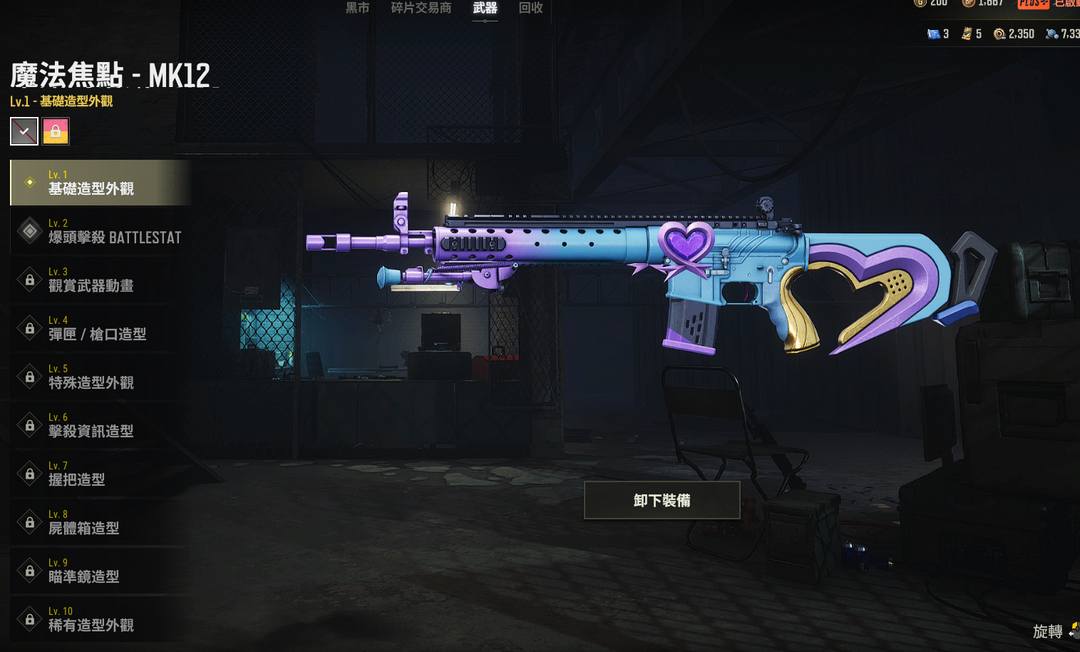Select Lv.2 爆頭擊殺 BATTLESTAT row

tap(98, 231)
